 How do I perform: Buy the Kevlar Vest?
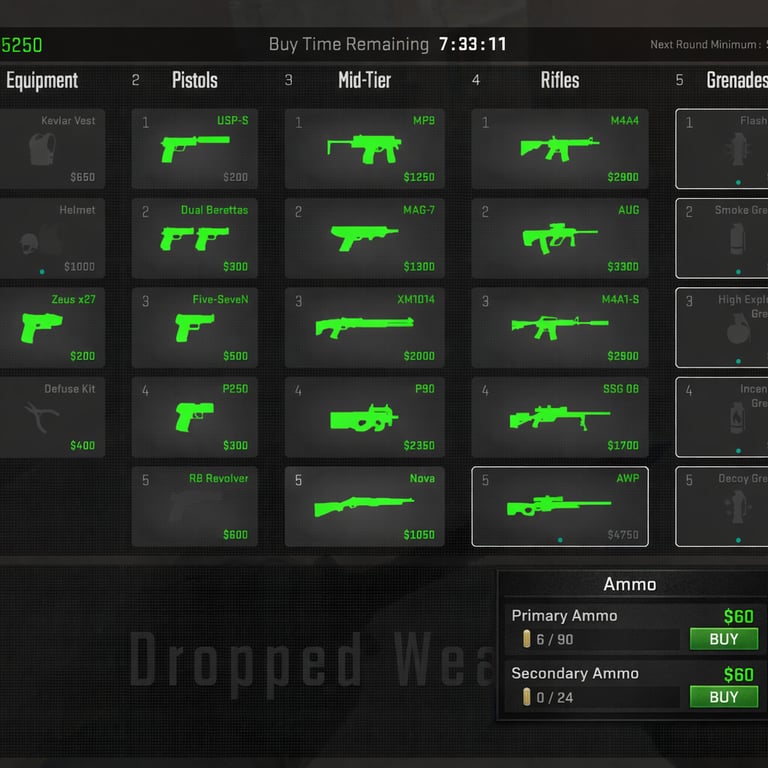(52, 149)
